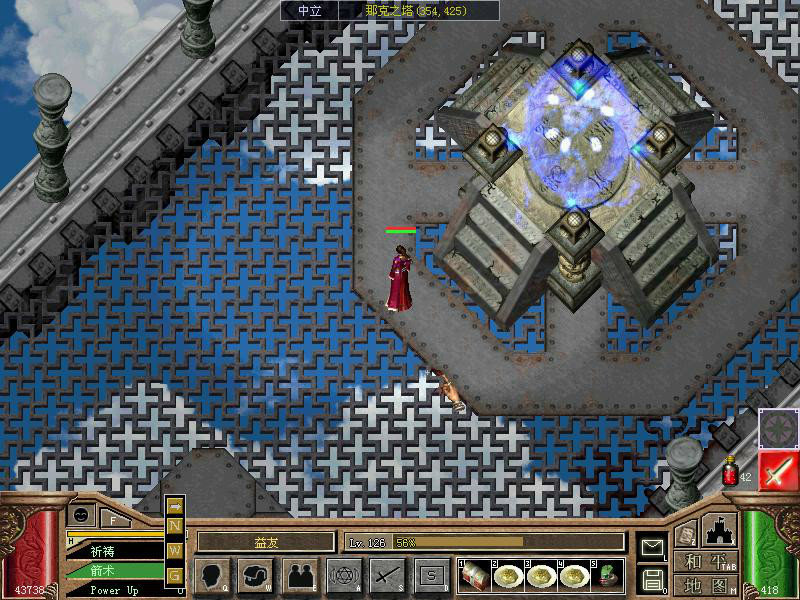
Task: Open the bag inventory icon
Action: [x=255, y=575]
